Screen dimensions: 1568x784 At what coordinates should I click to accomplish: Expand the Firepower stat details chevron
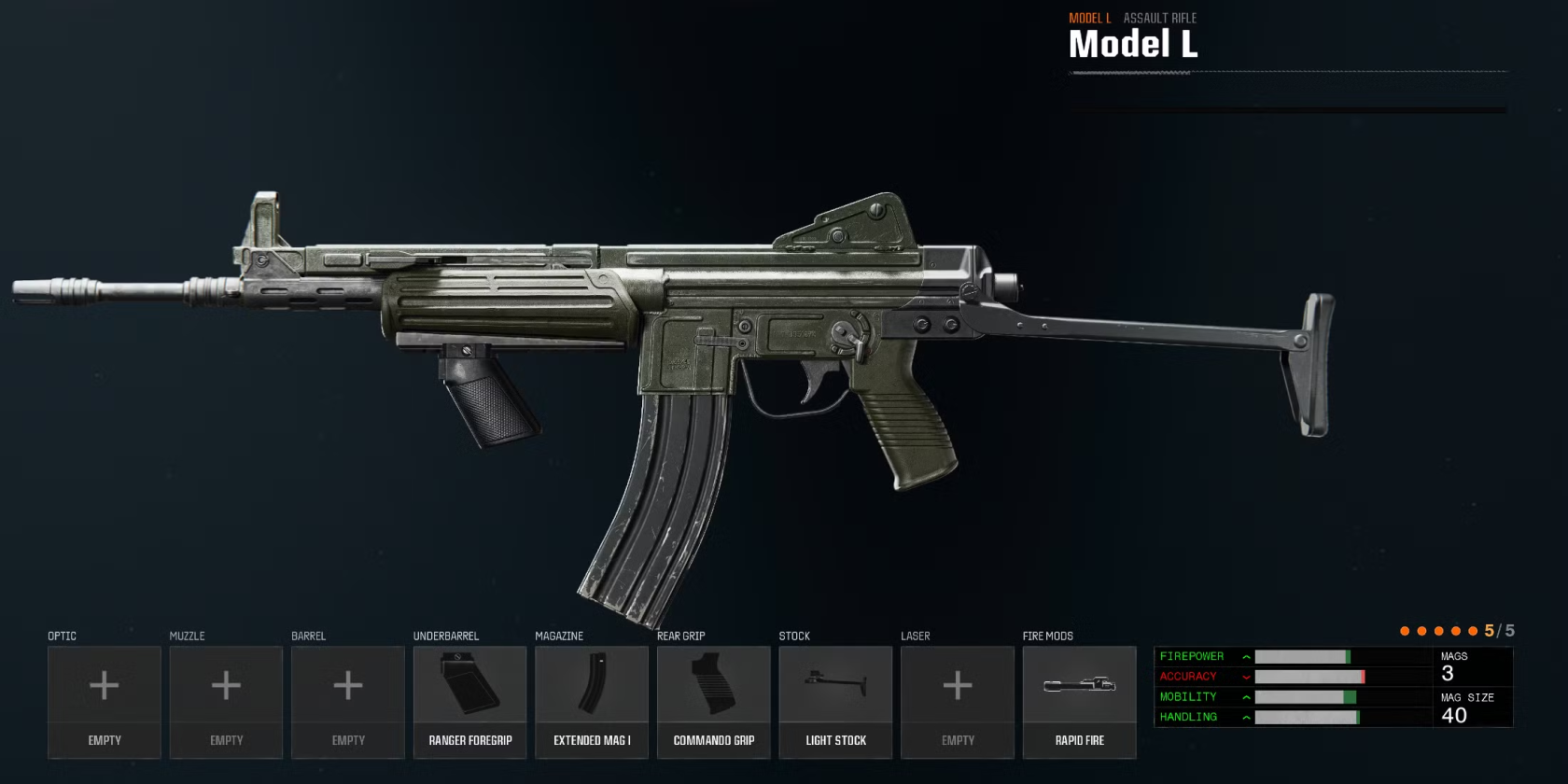tap(1246, 656)
